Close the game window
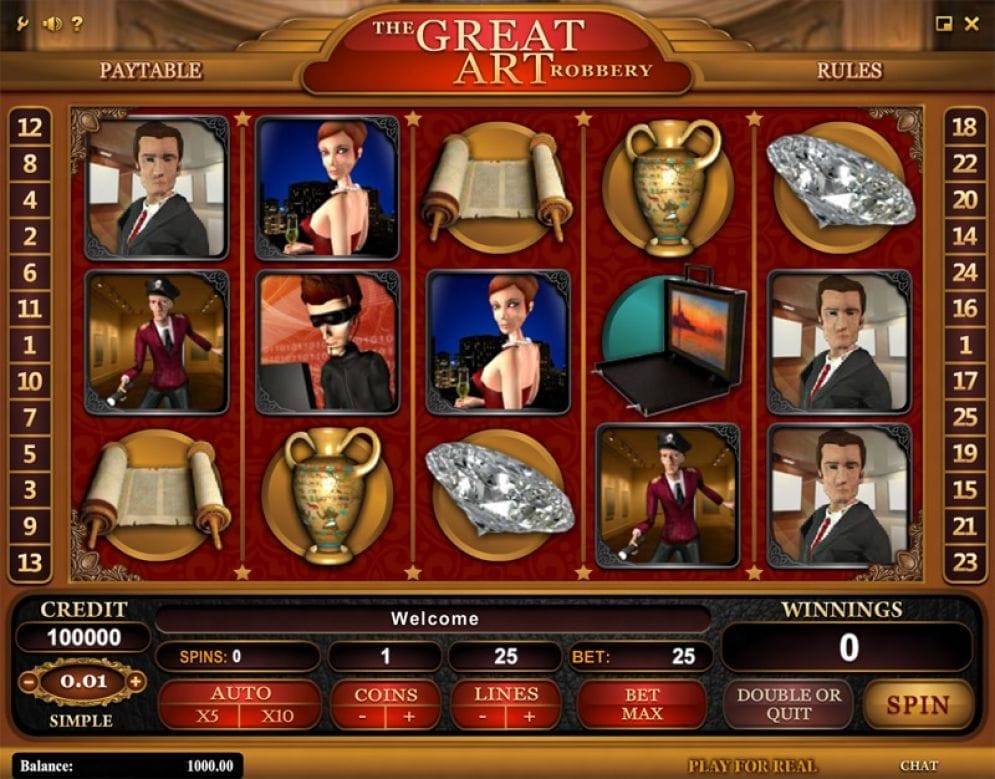The width and height of the screenshot is (995, 779). coord(971,24)
